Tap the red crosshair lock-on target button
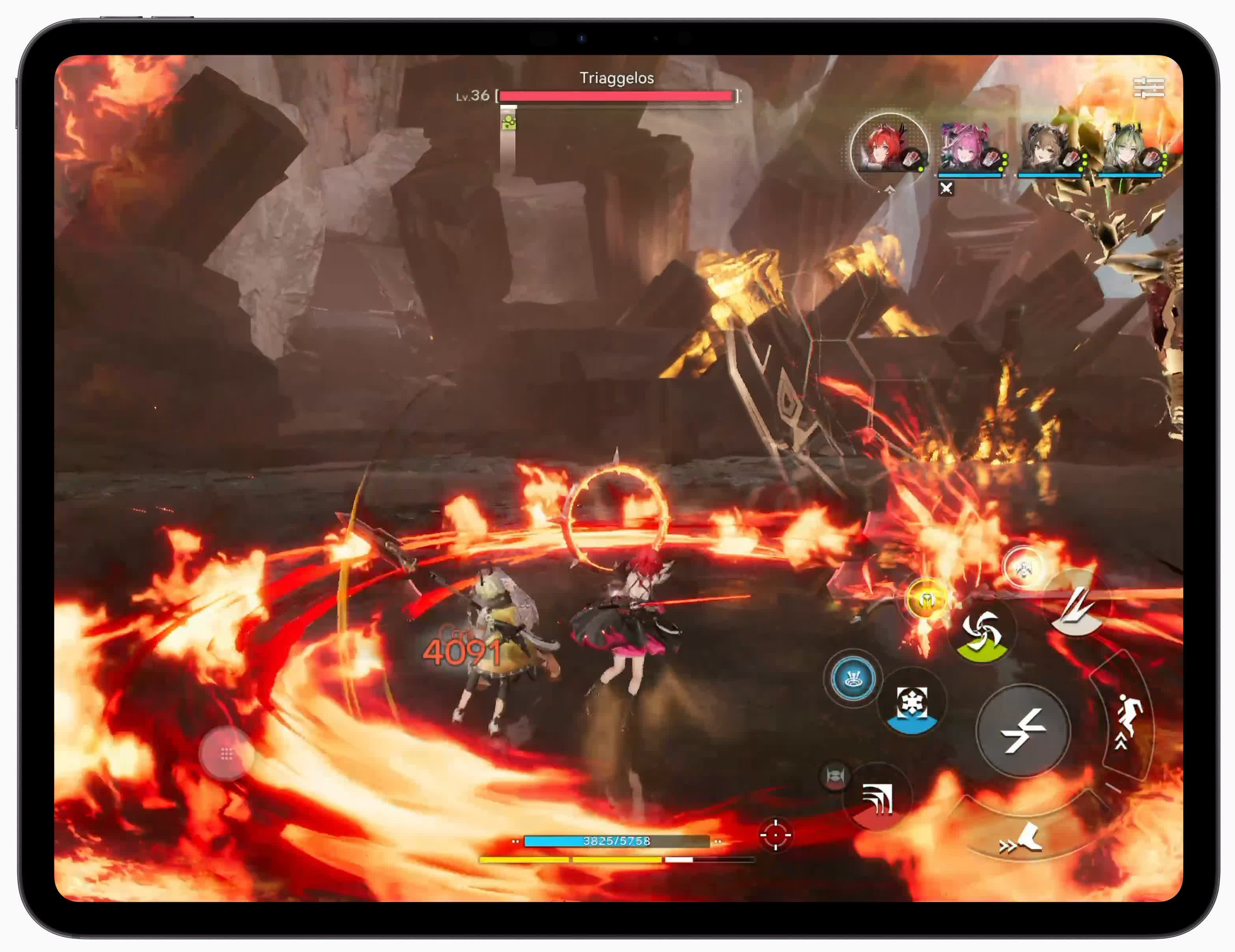The width and height of the screenshot is (1235, 952). [775, 834]
